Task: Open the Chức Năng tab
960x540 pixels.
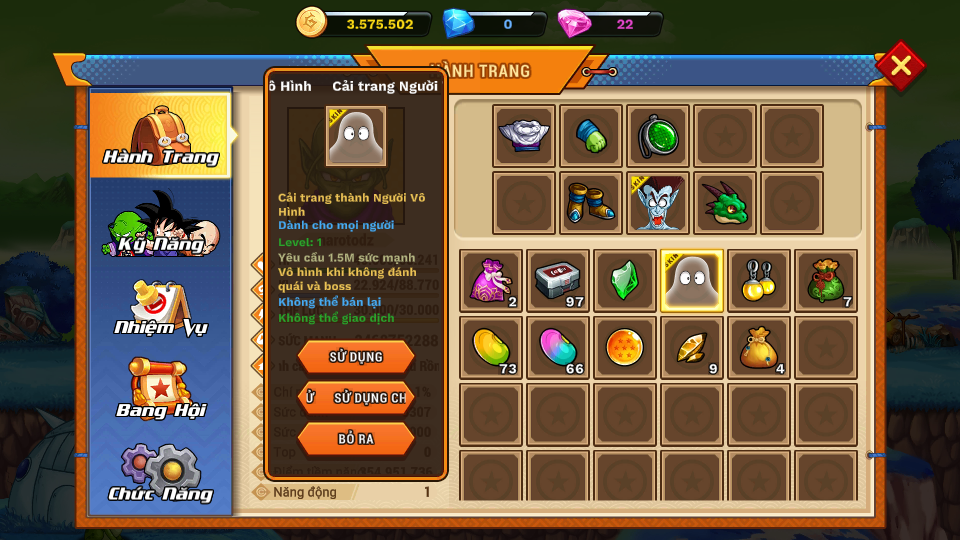Action: (x=161, y=475)
